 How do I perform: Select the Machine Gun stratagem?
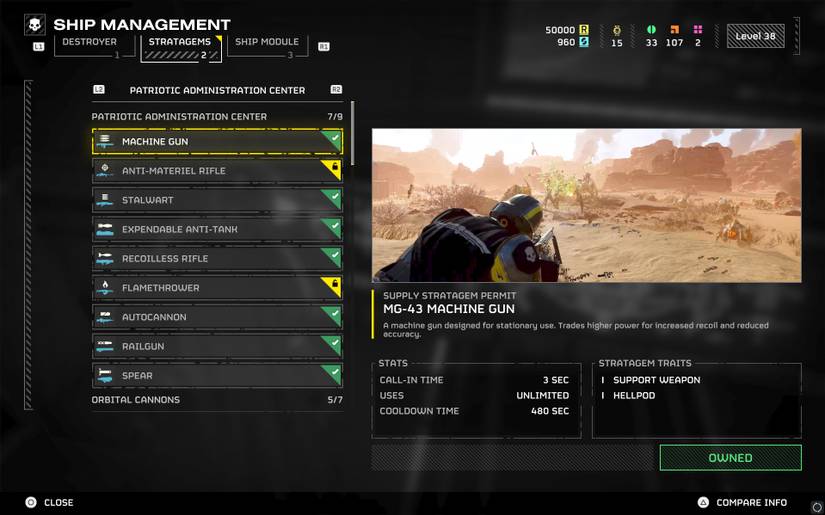[217, 142]
